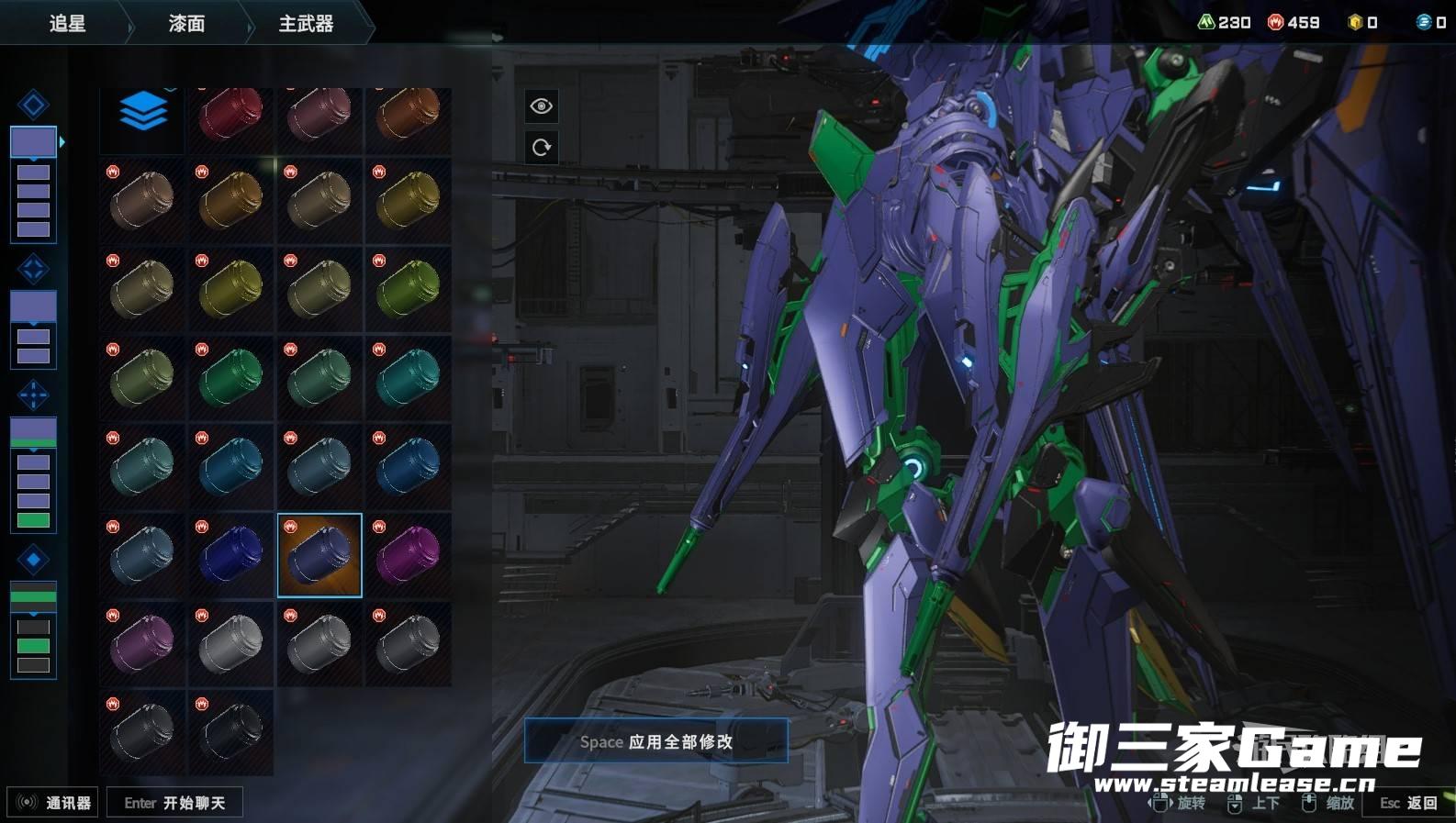The width and height of the screenshot is (1456, 823).
Task: Pick the bright magenta paint can
Action: click(408, 555)
